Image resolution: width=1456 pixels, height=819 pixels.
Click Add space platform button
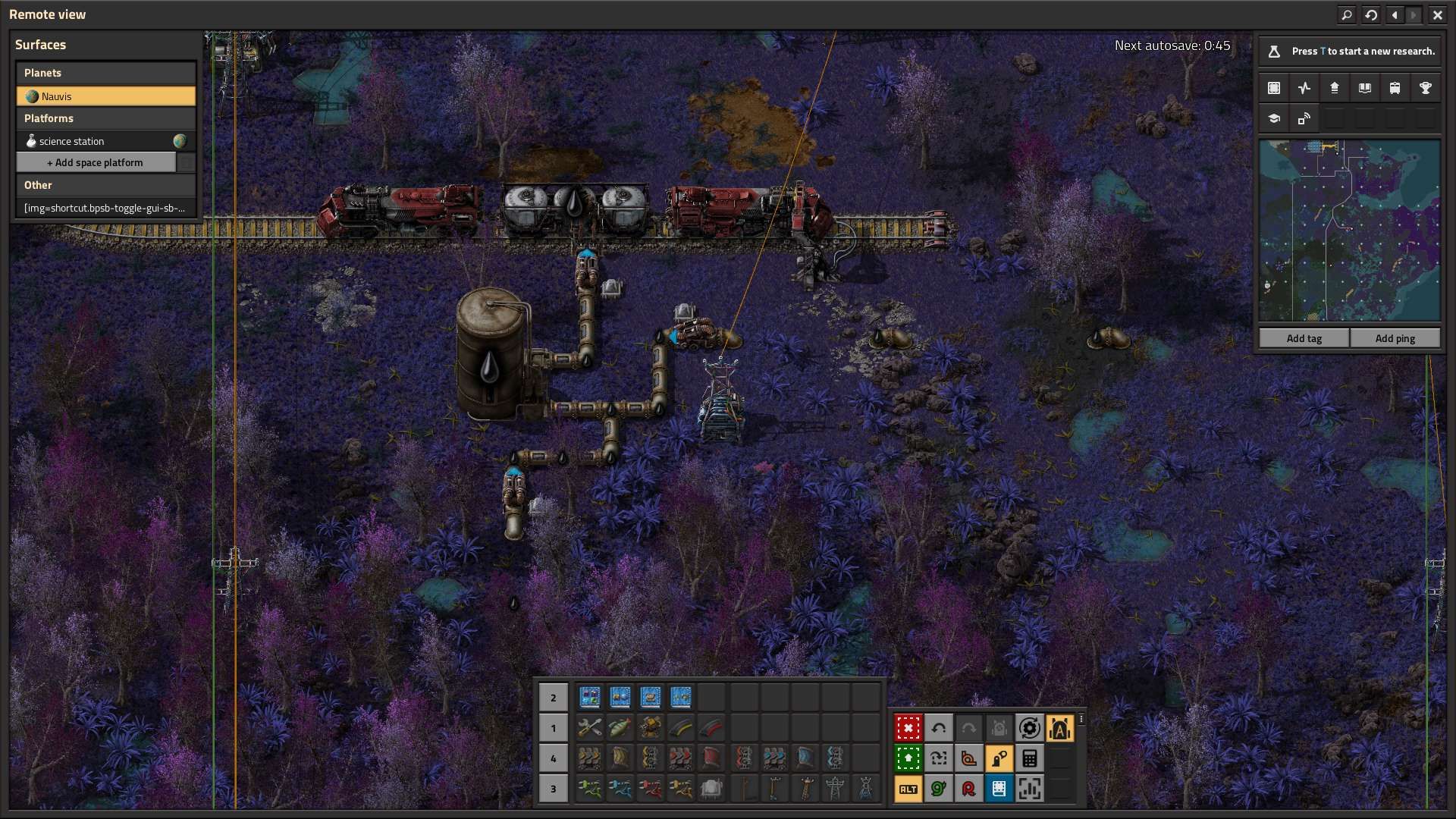point(96,162)
